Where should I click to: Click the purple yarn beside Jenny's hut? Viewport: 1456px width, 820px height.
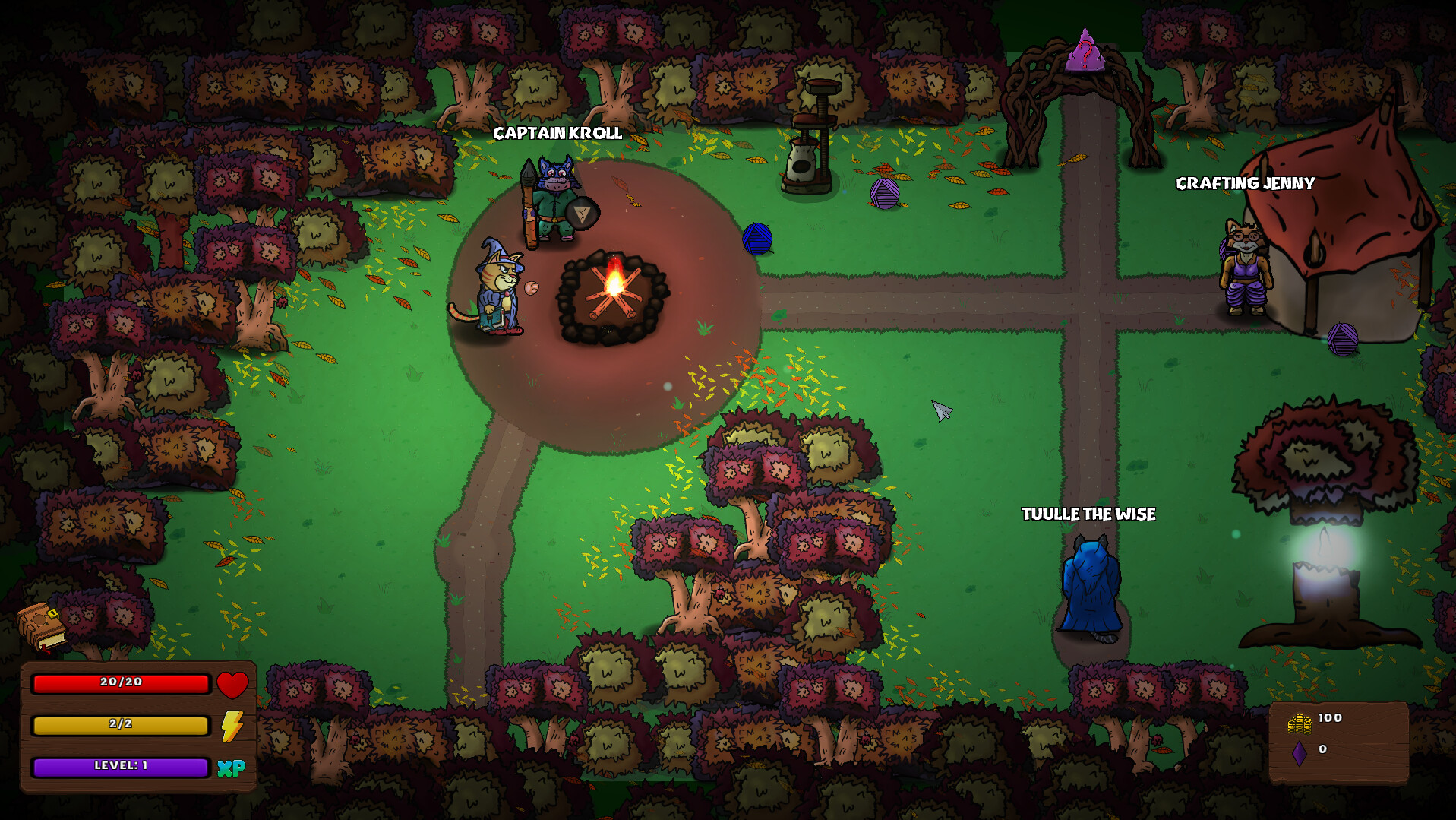pyautogui.click(x=1343, y=340)
